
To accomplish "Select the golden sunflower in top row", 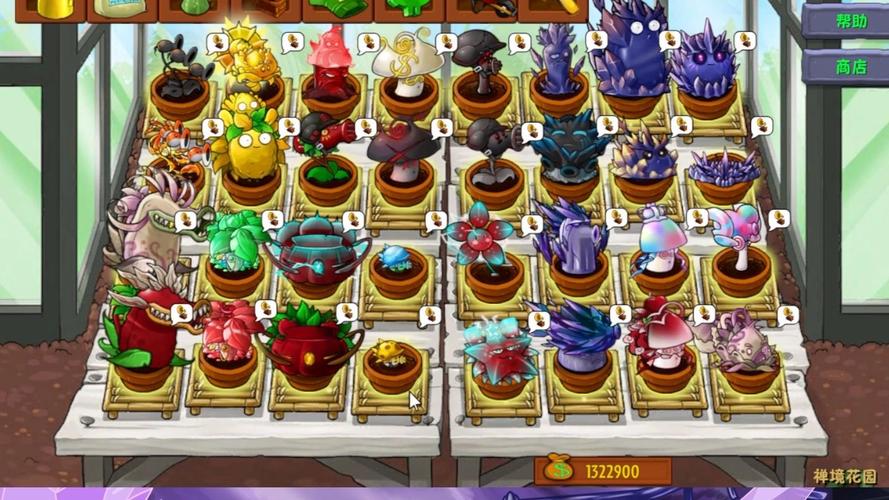I will tap(241, 60).
